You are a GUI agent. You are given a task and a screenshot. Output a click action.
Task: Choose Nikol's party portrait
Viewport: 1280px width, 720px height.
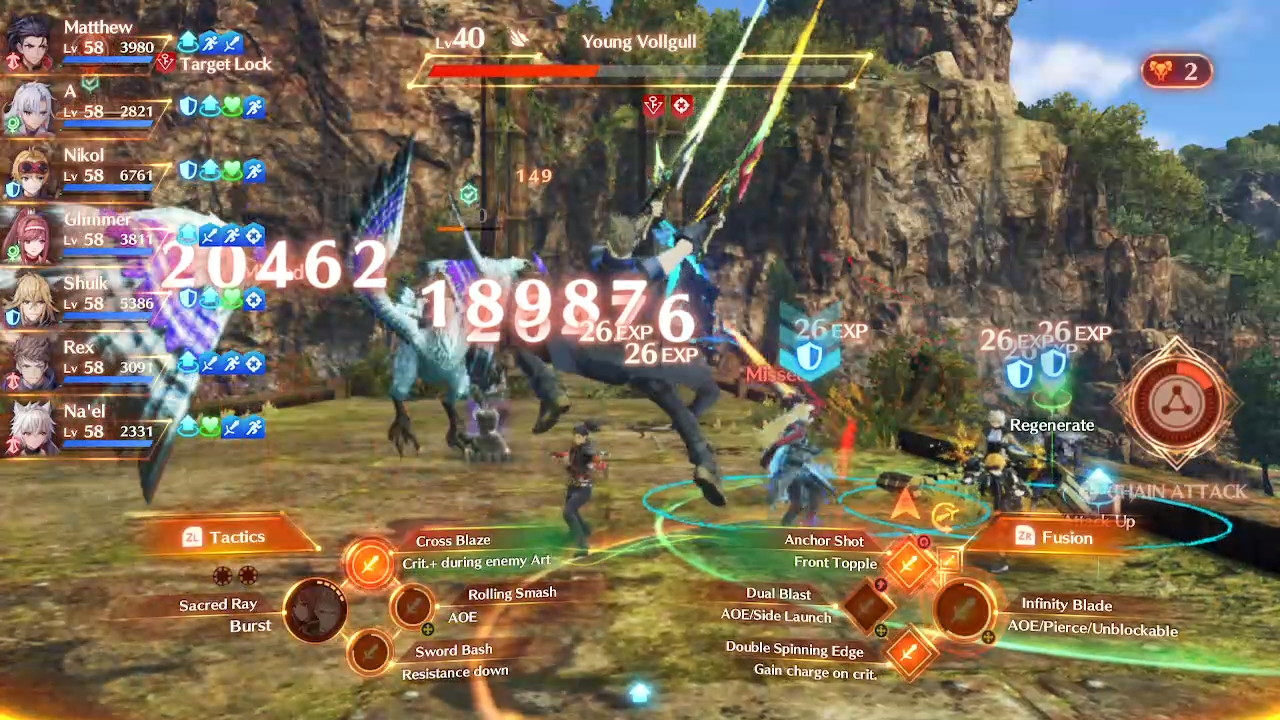(30, 171)
